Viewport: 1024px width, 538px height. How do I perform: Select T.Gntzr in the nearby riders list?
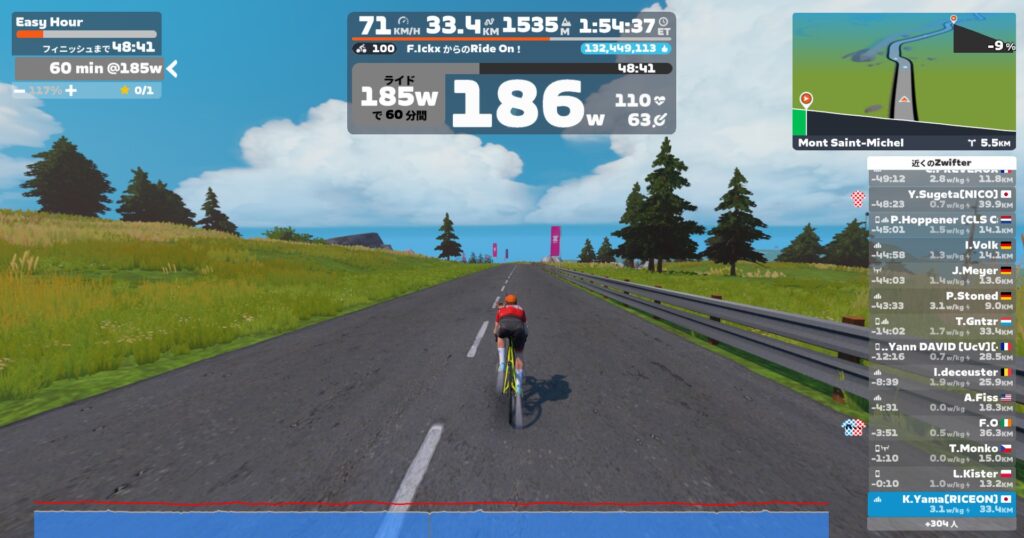pyautogui.click(x=941, y=326)
